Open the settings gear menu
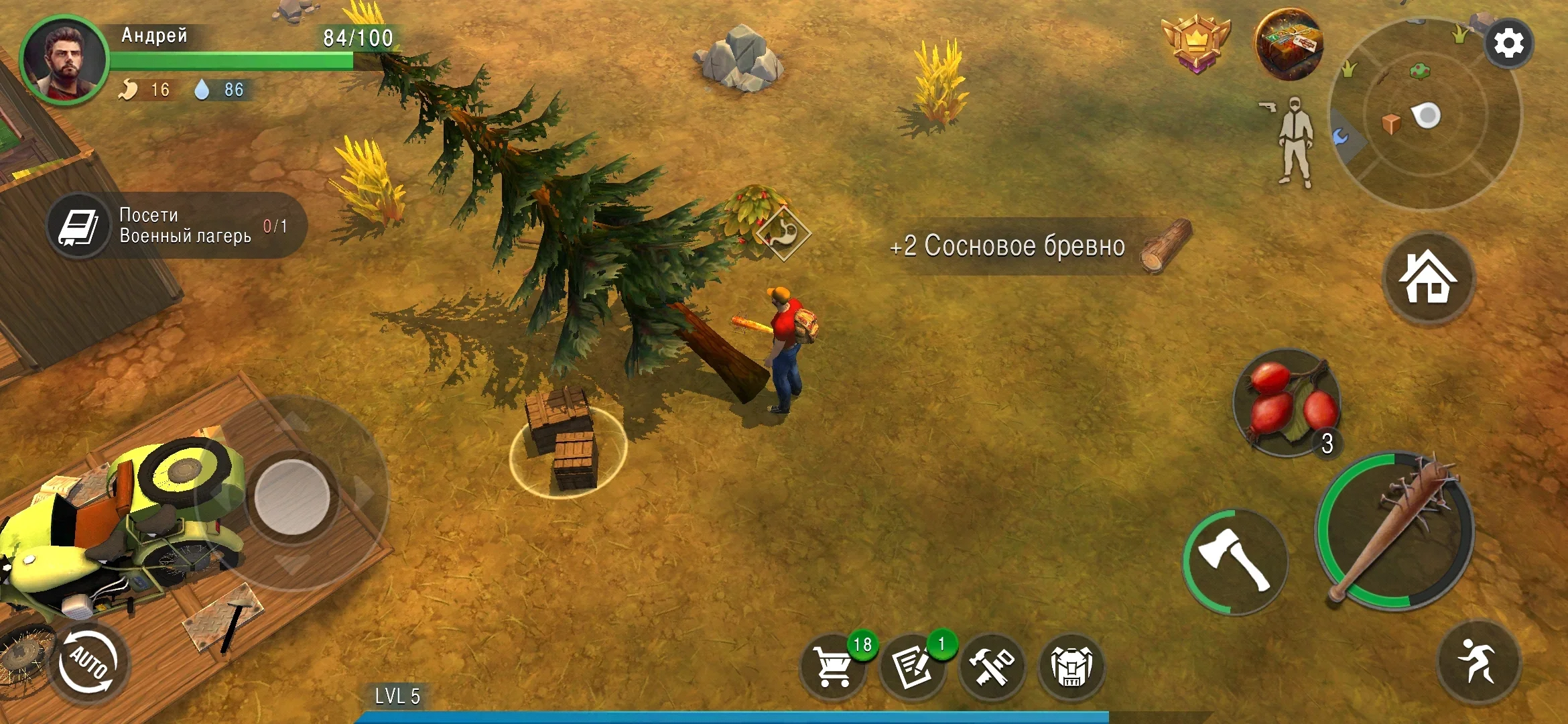Image resolution: width=1568 pixels, height=724 pixels. pos(1508,44)
